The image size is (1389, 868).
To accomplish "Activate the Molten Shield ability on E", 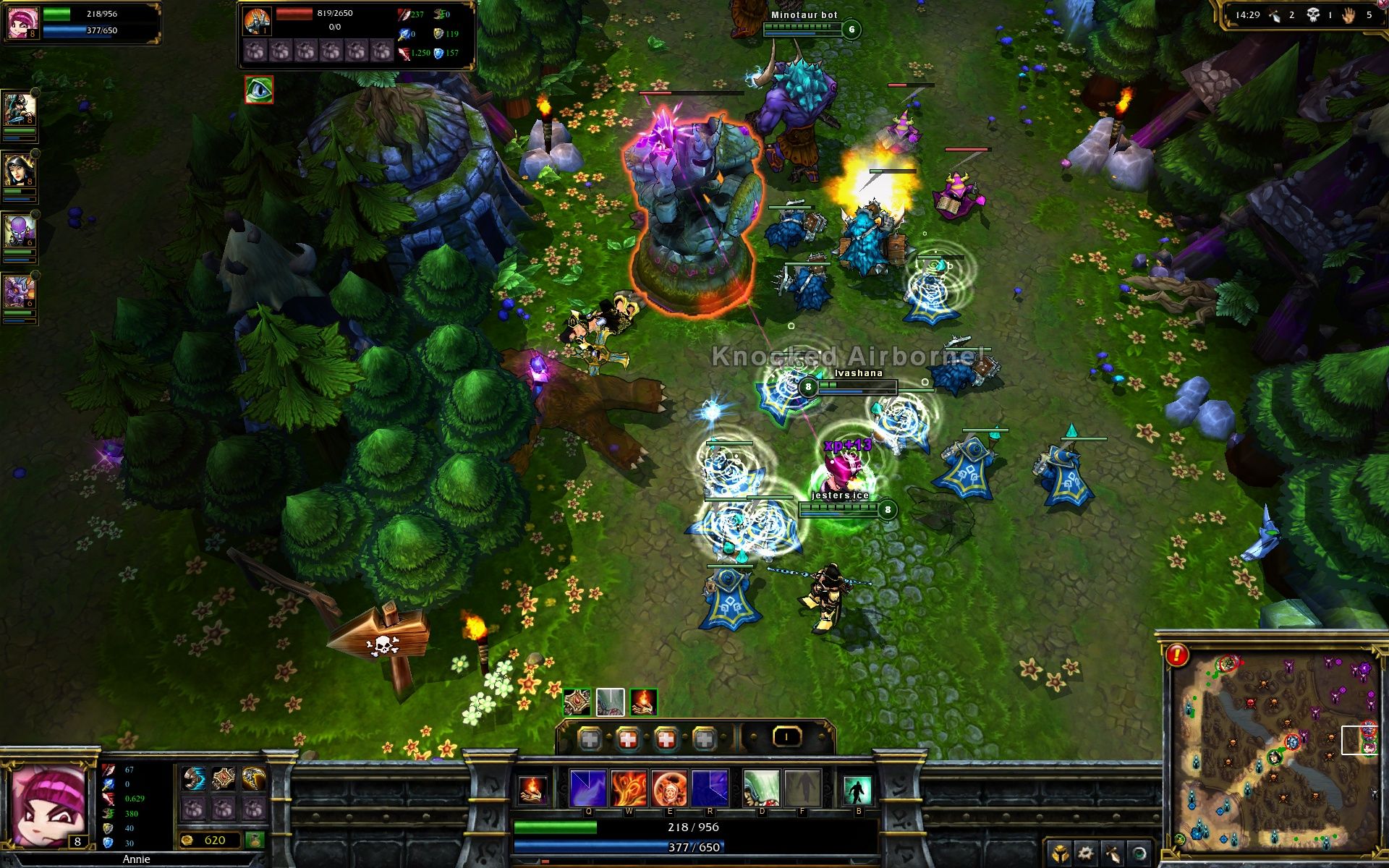I will [669, 788].
